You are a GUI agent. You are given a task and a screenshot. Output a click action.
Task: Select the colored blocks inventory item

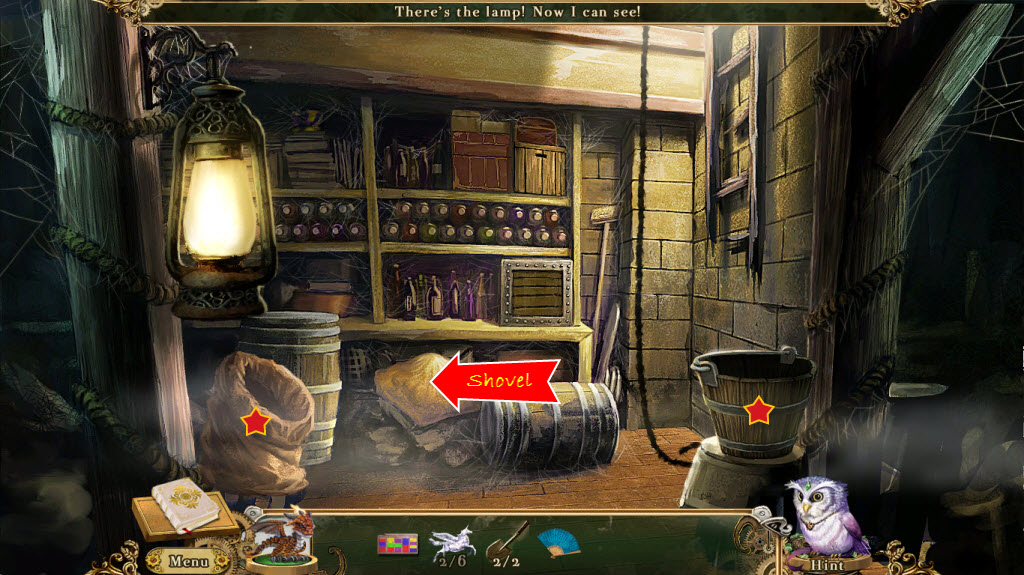click(397, 544)
